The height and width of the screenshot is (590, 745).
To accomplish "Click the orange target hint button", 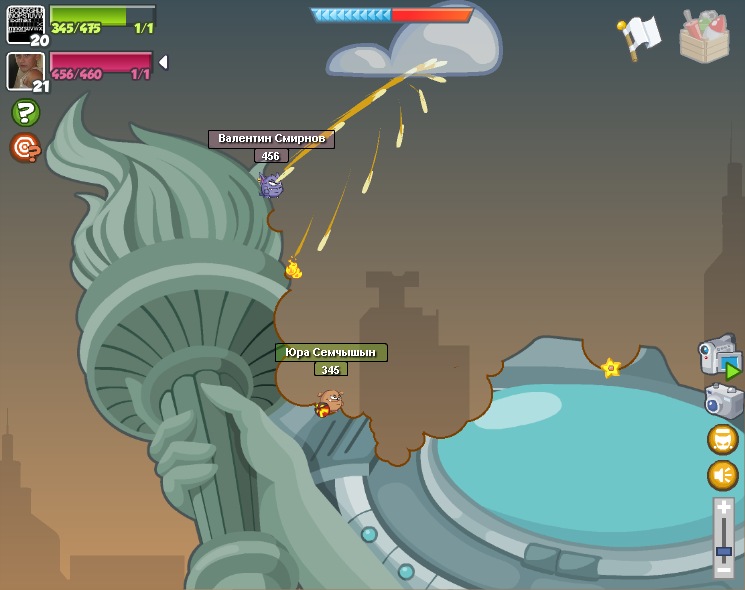I will 25,147.
